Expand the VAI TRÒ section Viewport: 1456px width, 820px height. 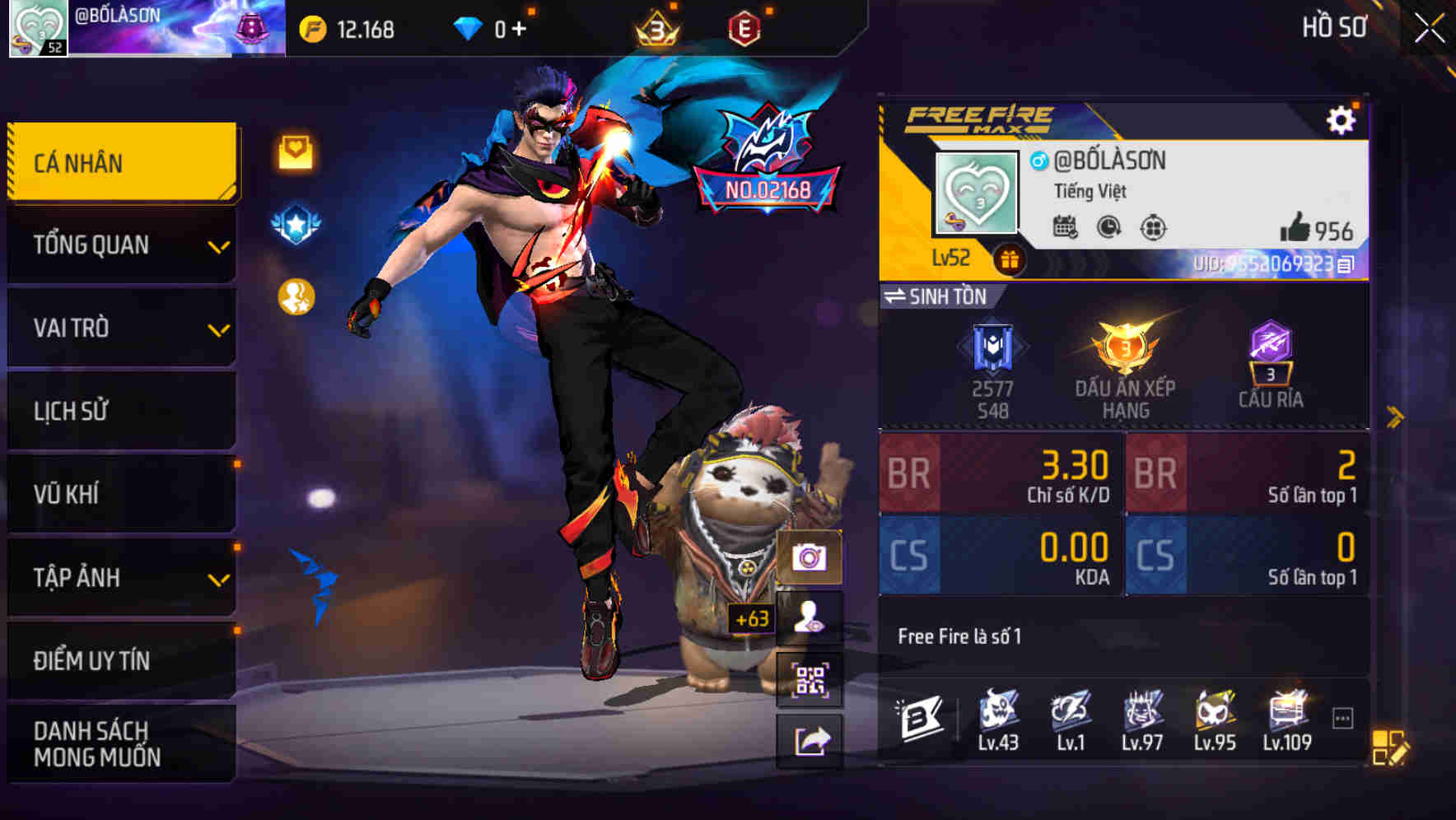pos(121,328)
